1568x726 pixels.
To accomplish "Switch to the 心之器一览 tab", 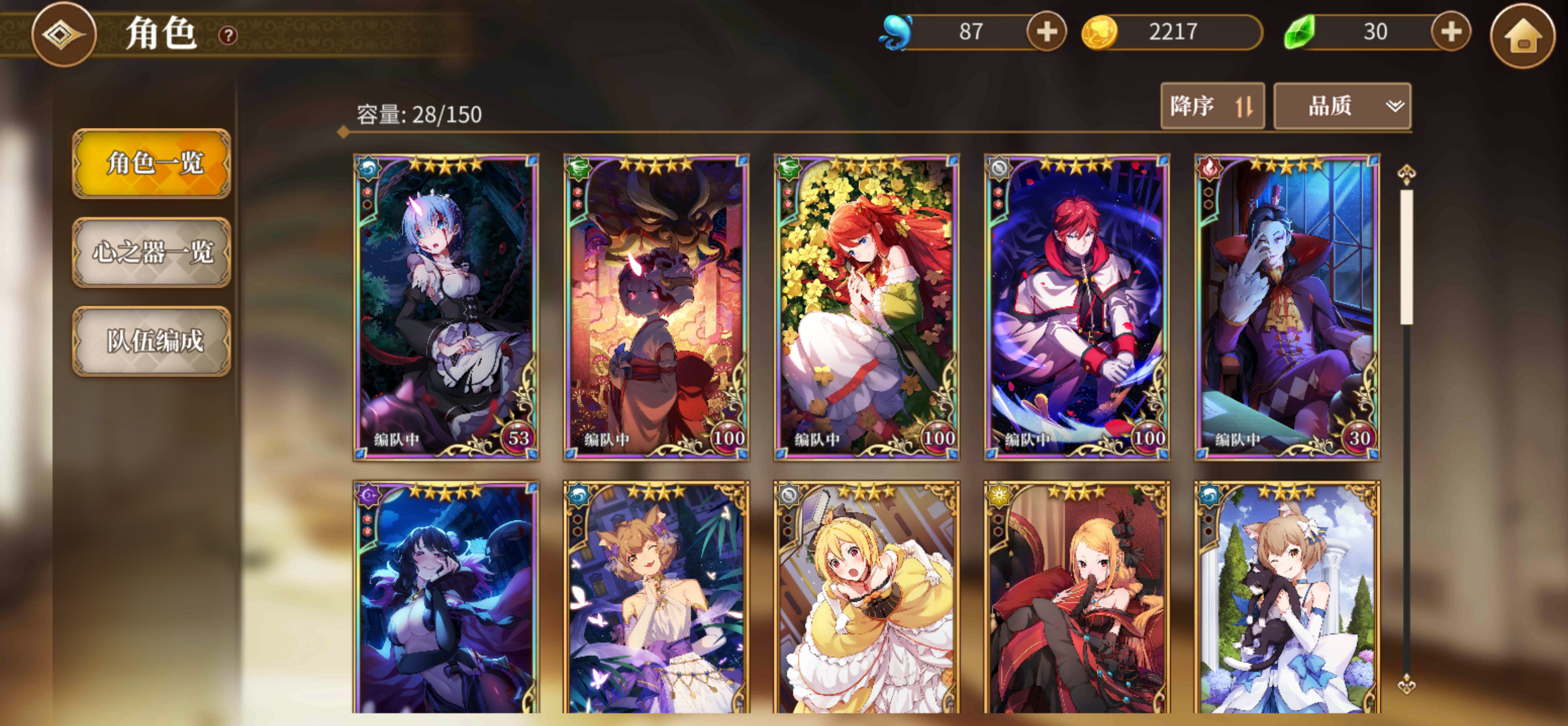I will (x=152, y=254).
